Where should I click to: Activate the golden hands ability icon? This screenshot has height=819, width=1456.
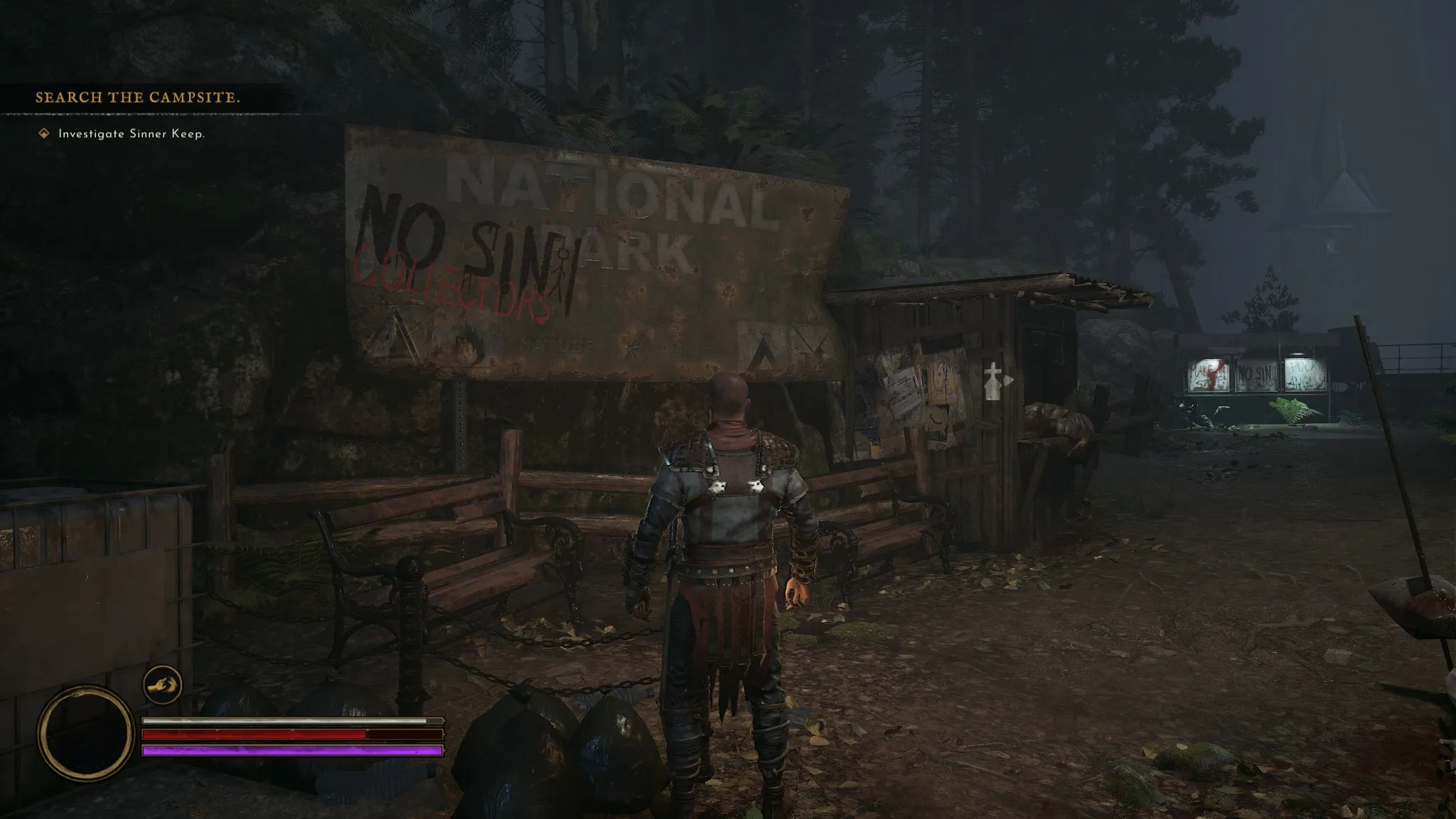(162, 685)
